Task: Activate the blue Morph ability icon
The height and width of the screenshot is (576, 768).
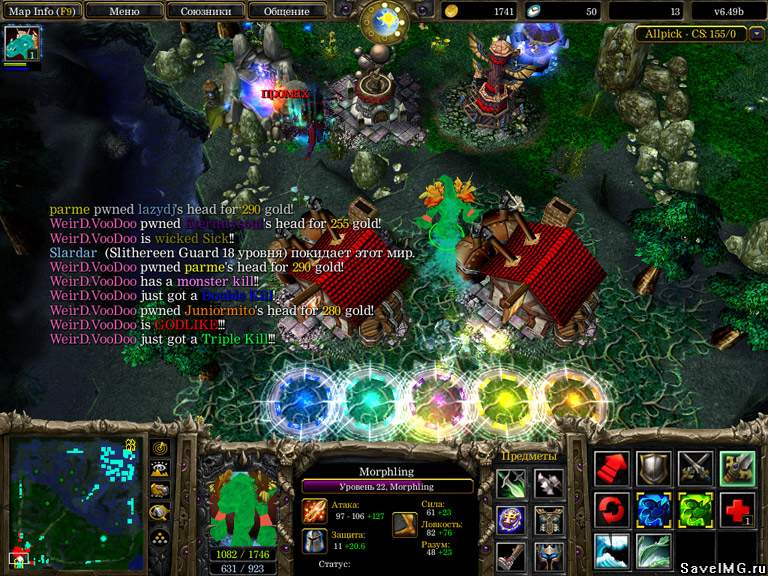Action: point(654,510)
